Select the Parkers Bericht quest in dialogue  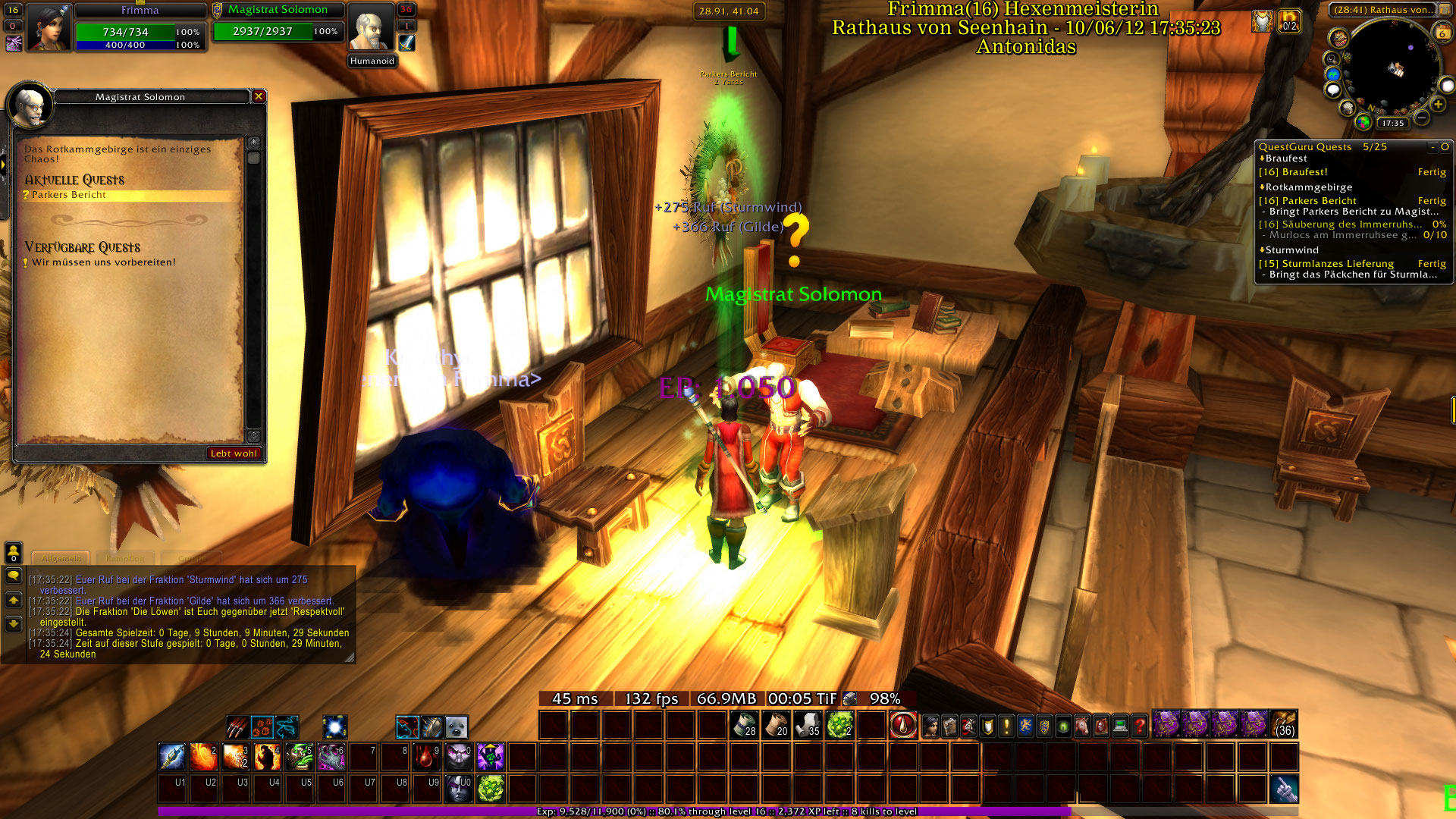click(x=69, y=195)
